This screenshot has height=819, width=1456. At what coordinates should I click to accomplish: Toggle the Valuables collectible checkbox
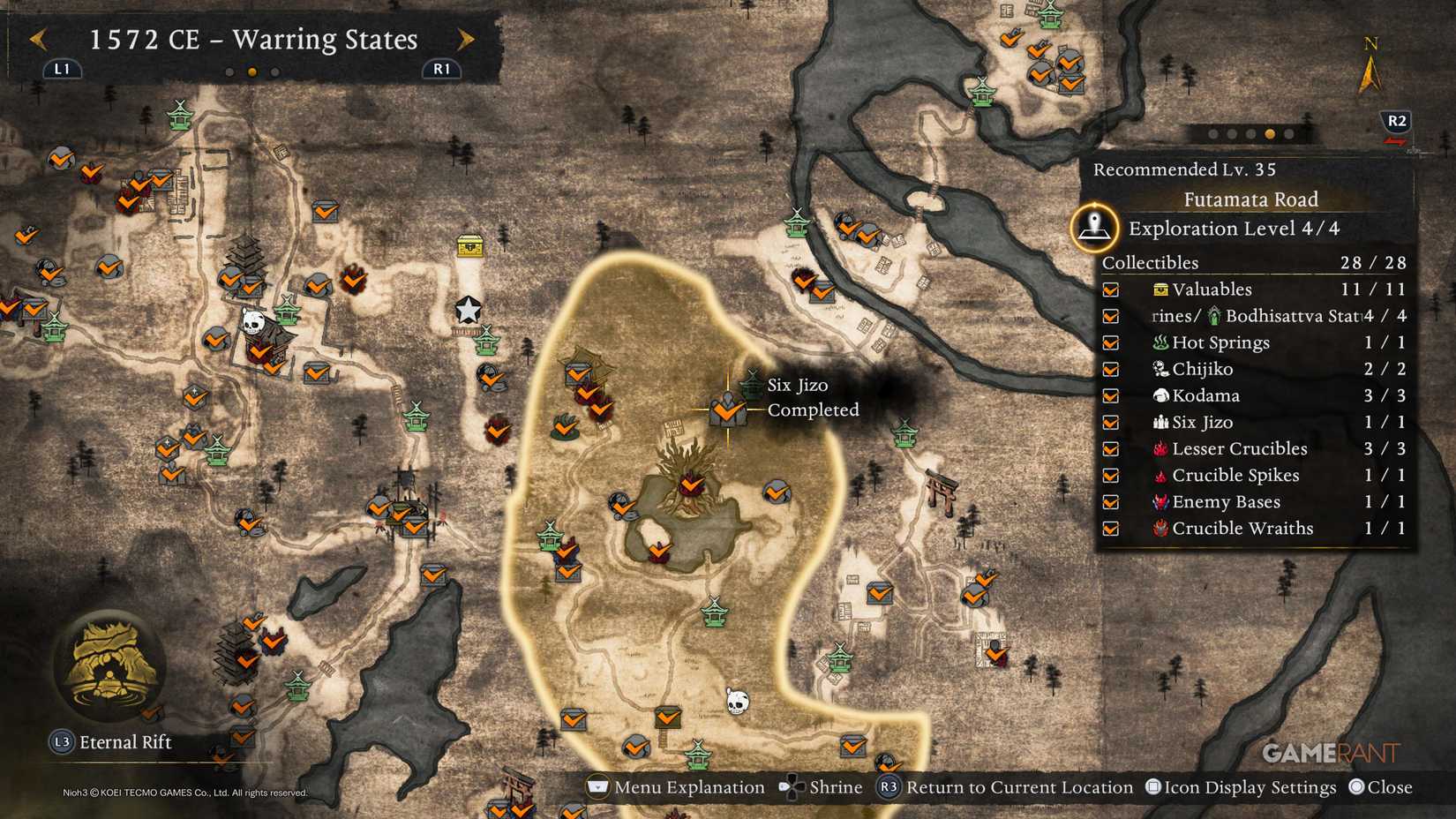coord(1110,289)
